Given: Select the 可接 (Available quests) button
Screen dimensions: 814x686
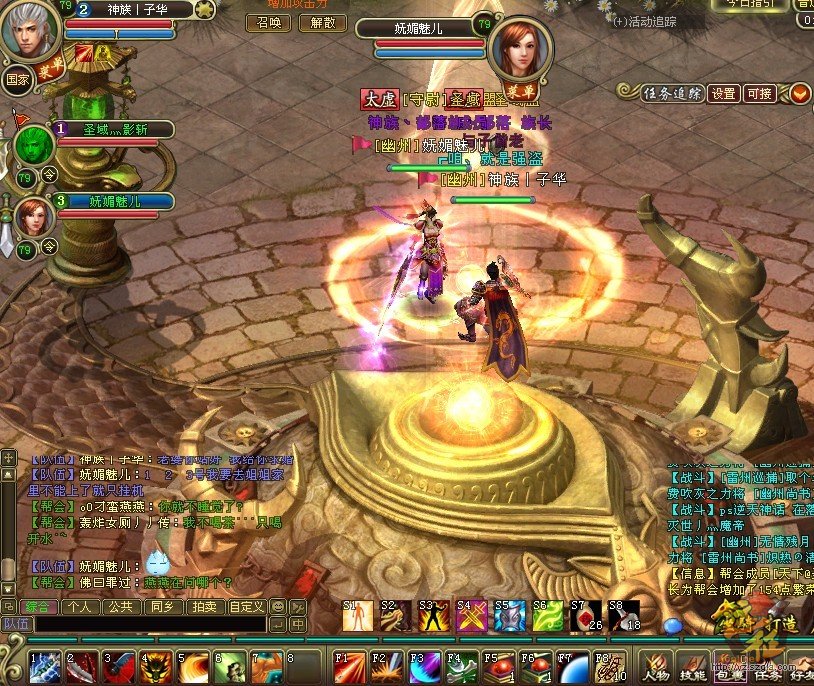Looking at the screenshot, I should (760, 93).
